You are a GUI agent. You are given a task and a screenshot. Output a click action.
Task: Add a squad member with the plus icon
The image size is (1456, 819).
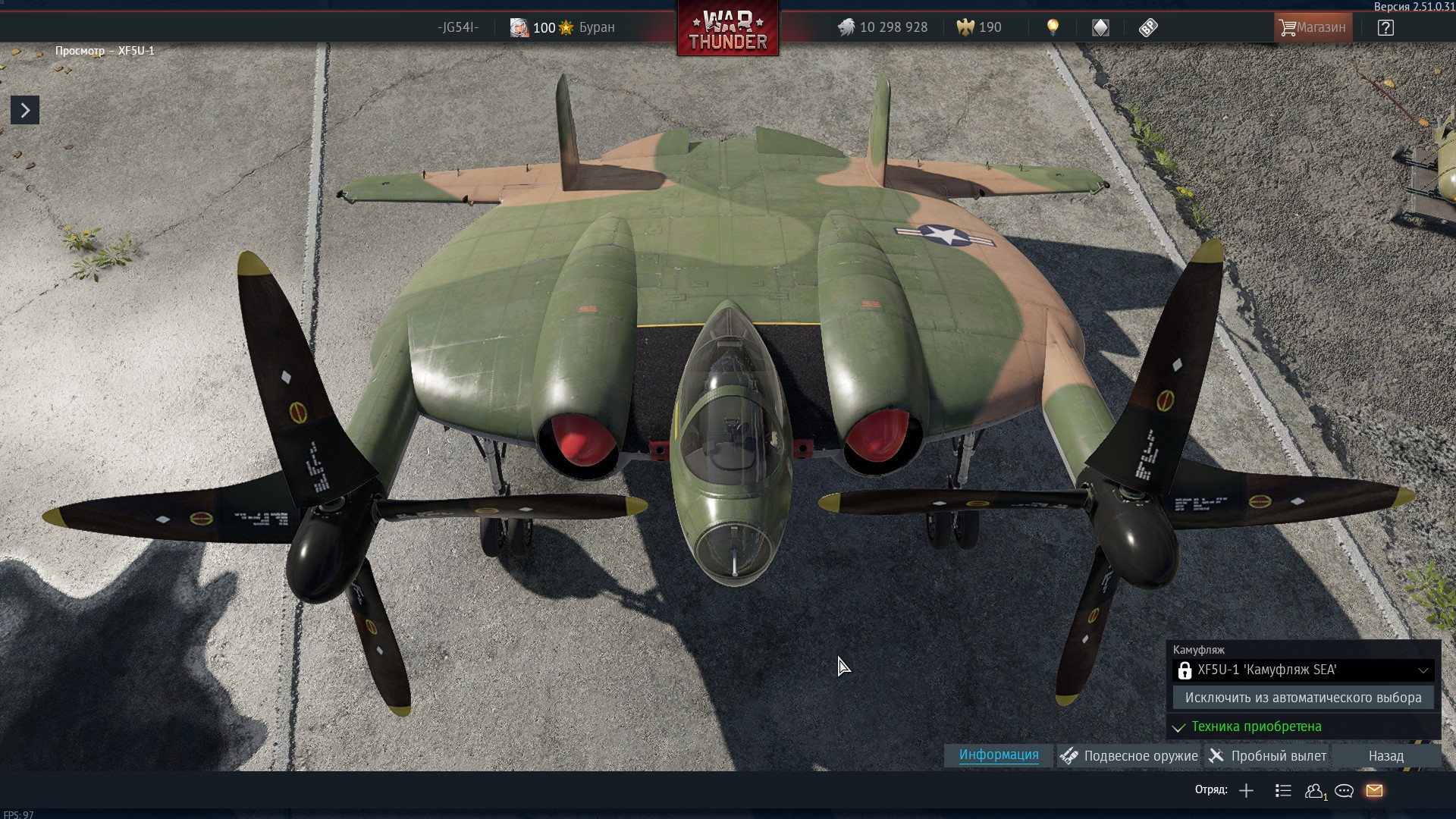tap(1246, 791)
